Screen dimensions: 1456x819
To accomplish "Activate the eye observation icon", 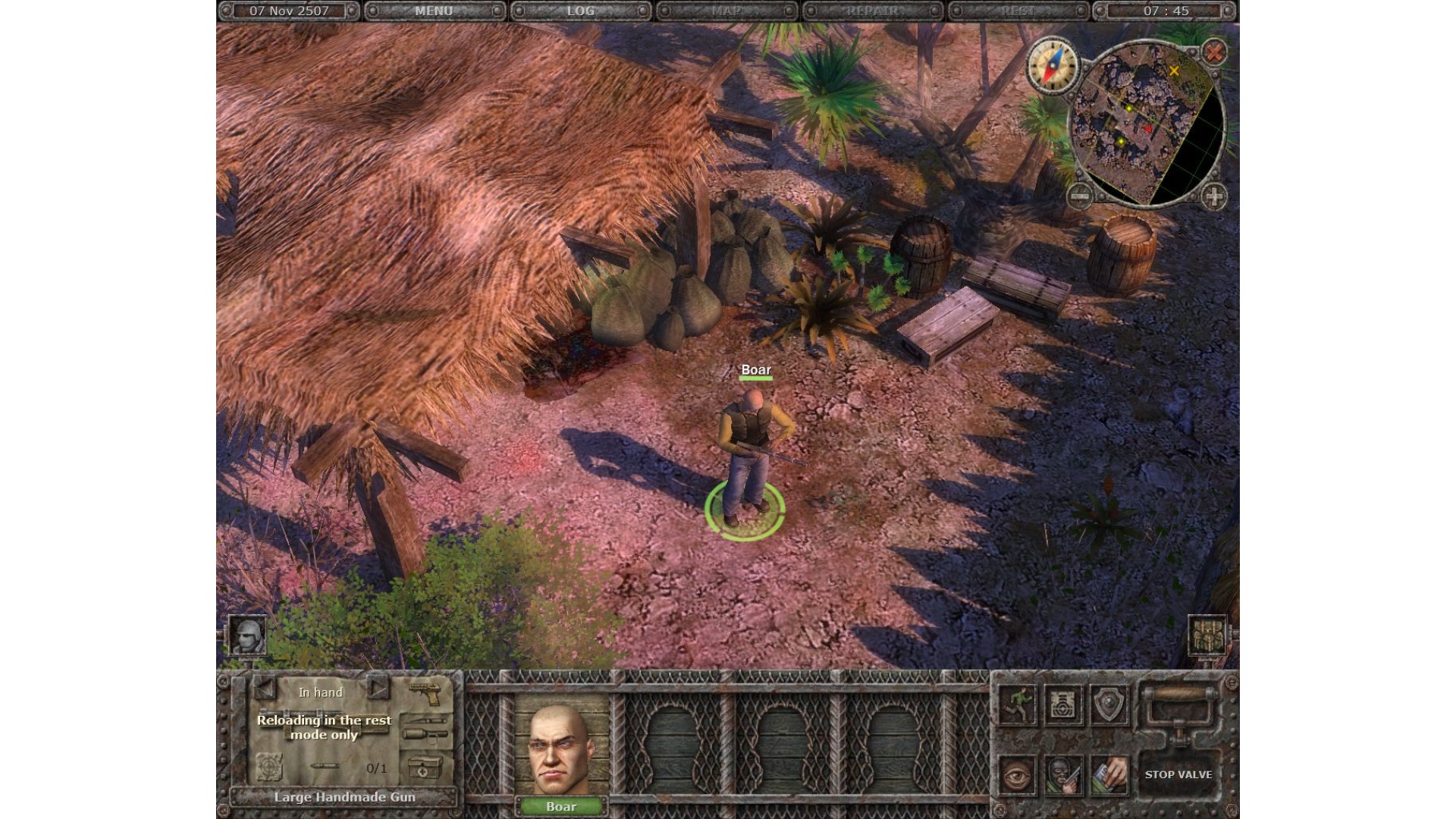I will (1018, 774).
